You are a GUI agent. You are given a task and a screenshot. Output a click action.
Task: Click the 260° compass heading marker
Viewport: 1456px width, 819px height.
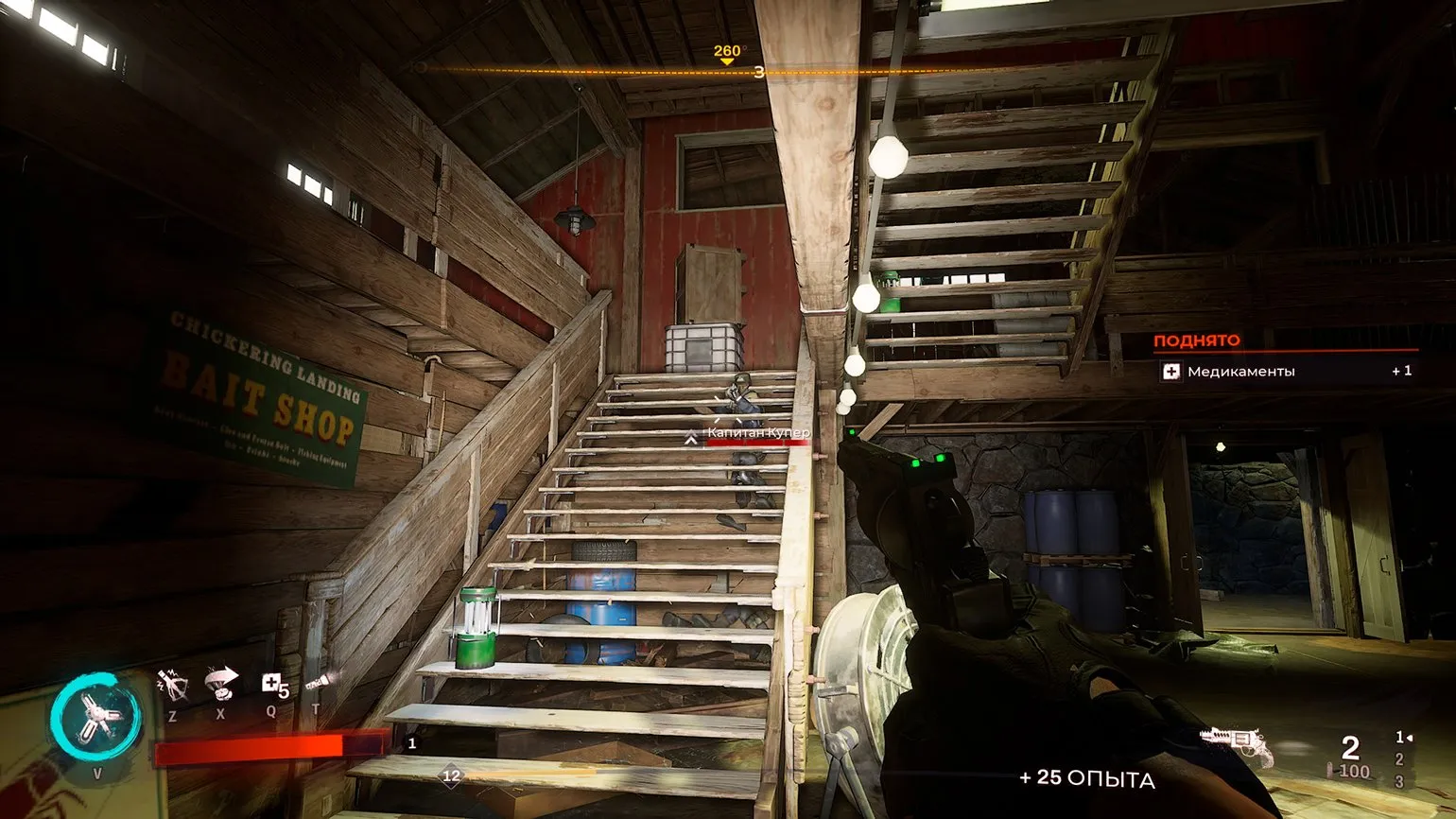point(727,55)
